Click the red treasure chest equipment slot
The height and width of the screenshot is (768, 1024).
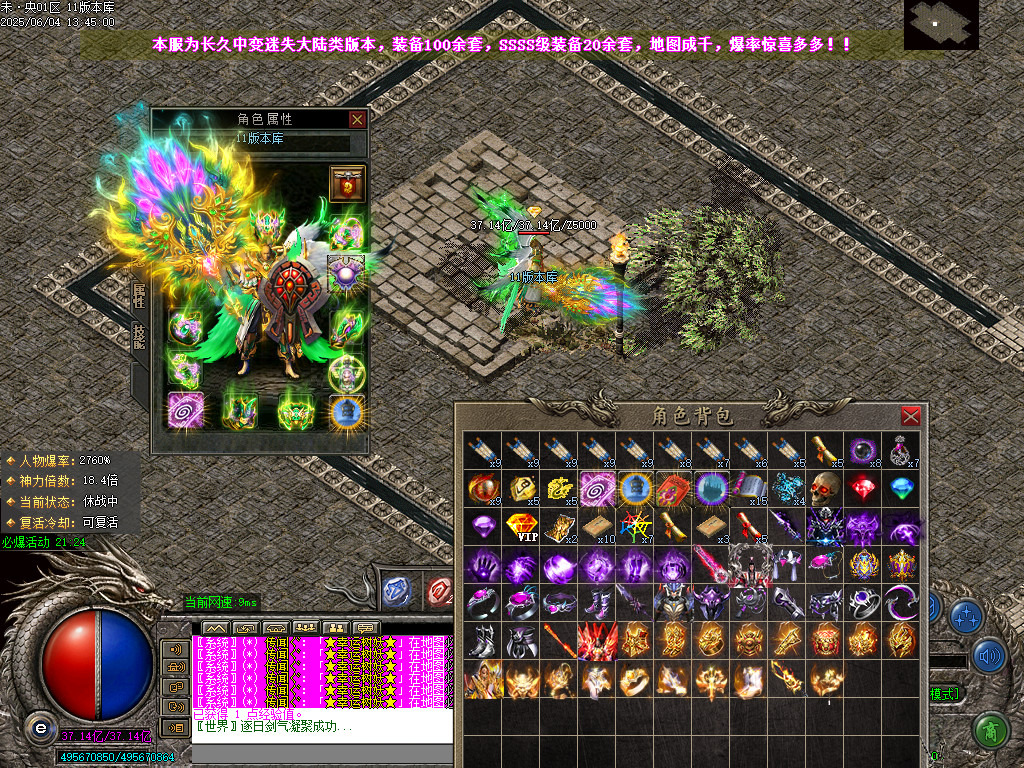click(x=347, y=185)
